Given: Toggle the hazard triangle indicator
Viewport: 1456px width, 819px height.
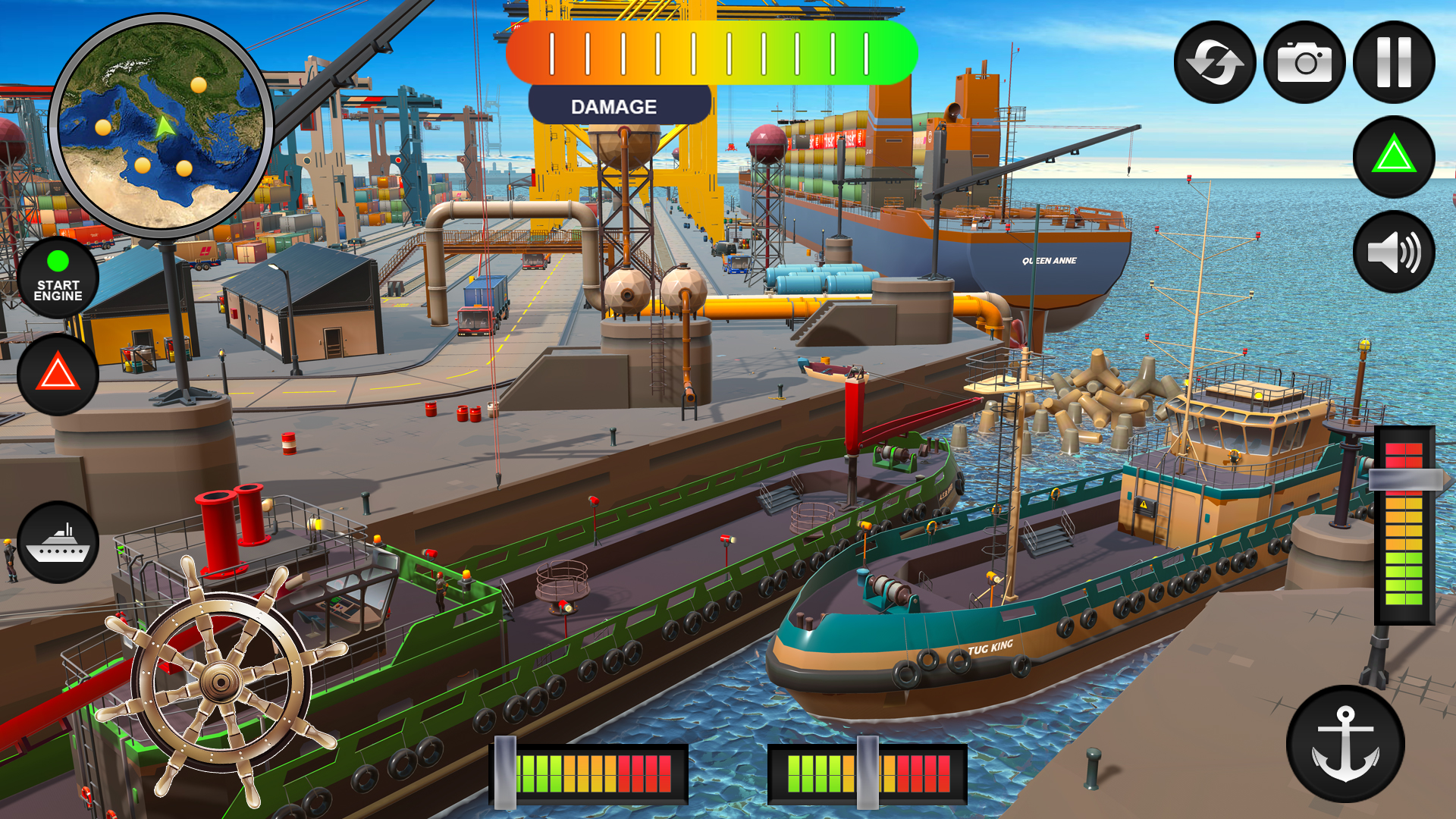Looking at the screenshot, I should [x=58, y=374].
